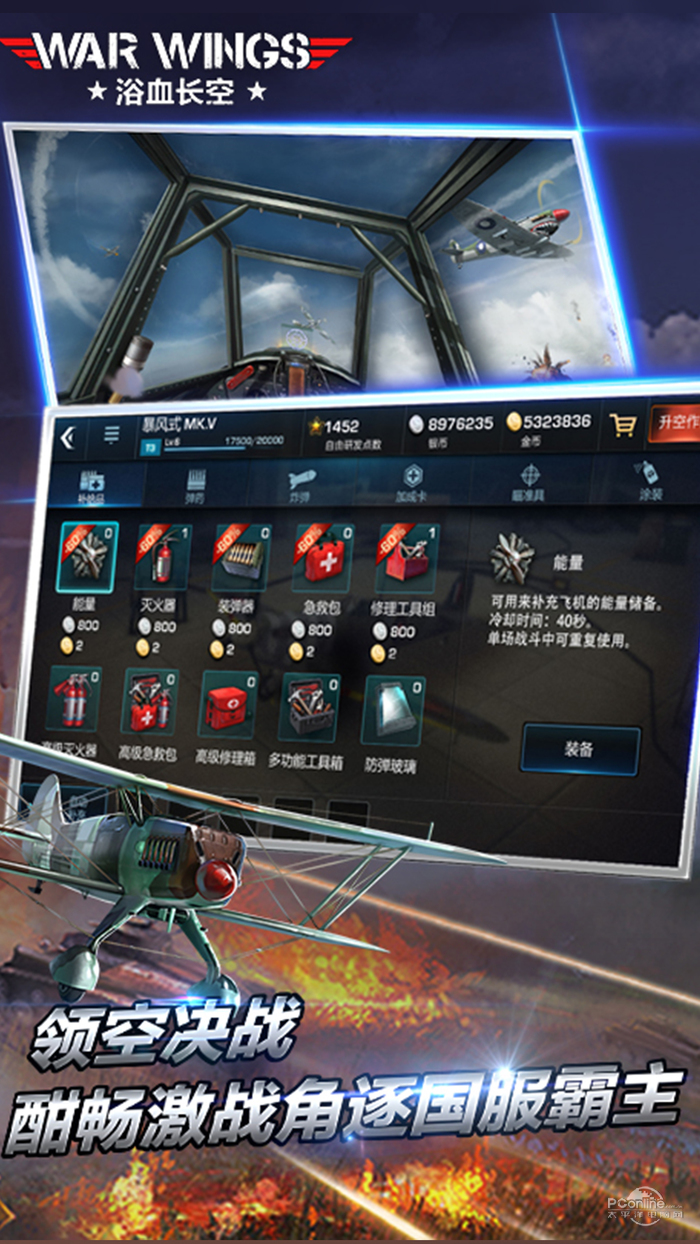The height and width of the screenshot is (1244, 700).
Task: Select the 急救包 first aid kit
Action: click(x=320, y=558)
